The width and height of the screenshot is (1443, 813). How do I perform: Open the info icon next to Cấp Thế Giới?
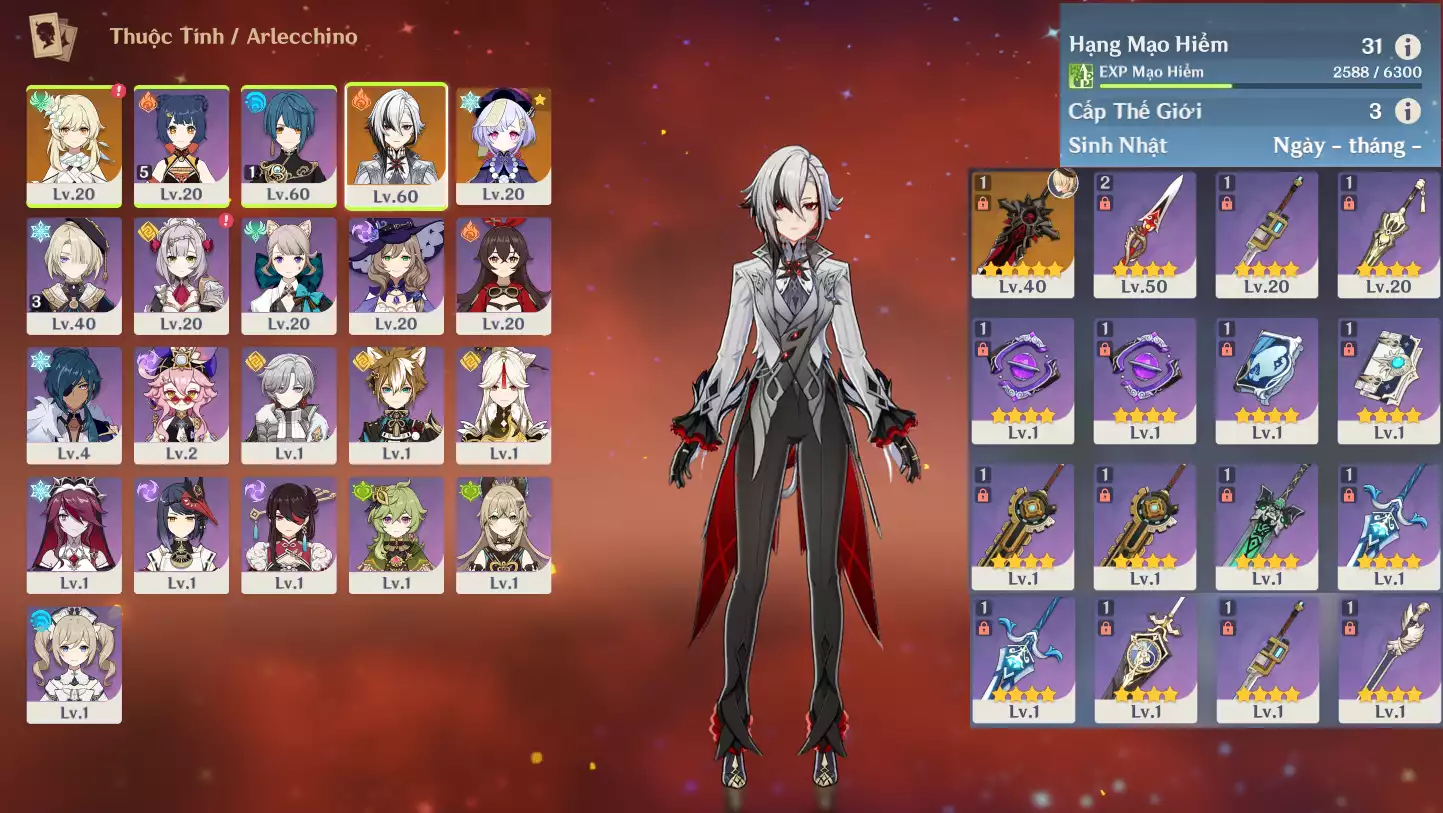click(x=1407, y=111)
